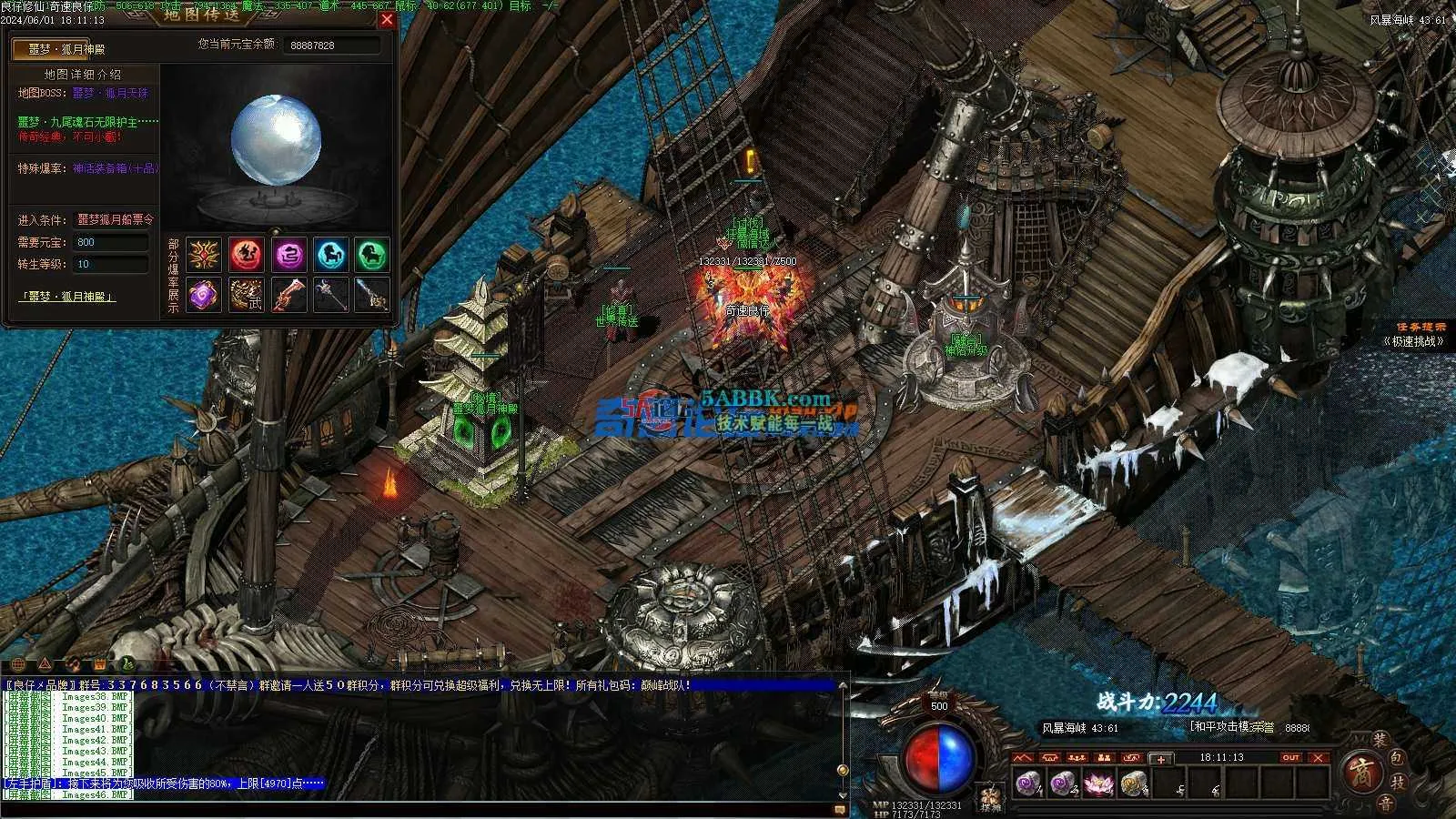
Task: Open the 包 bag inventory
Action: click(x=1399, y=757)
